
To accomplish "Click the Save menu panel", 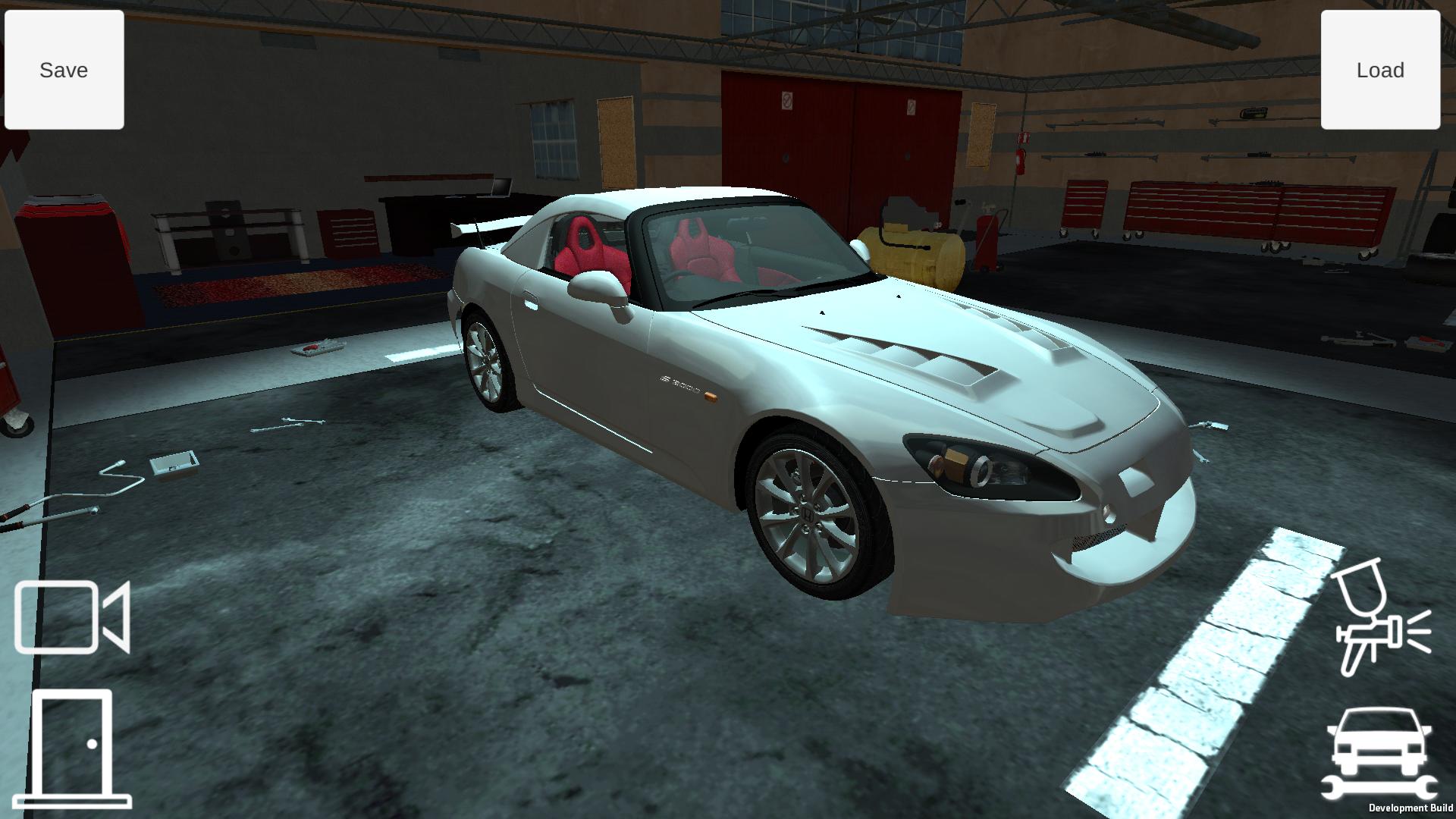I will pos(64,69).
